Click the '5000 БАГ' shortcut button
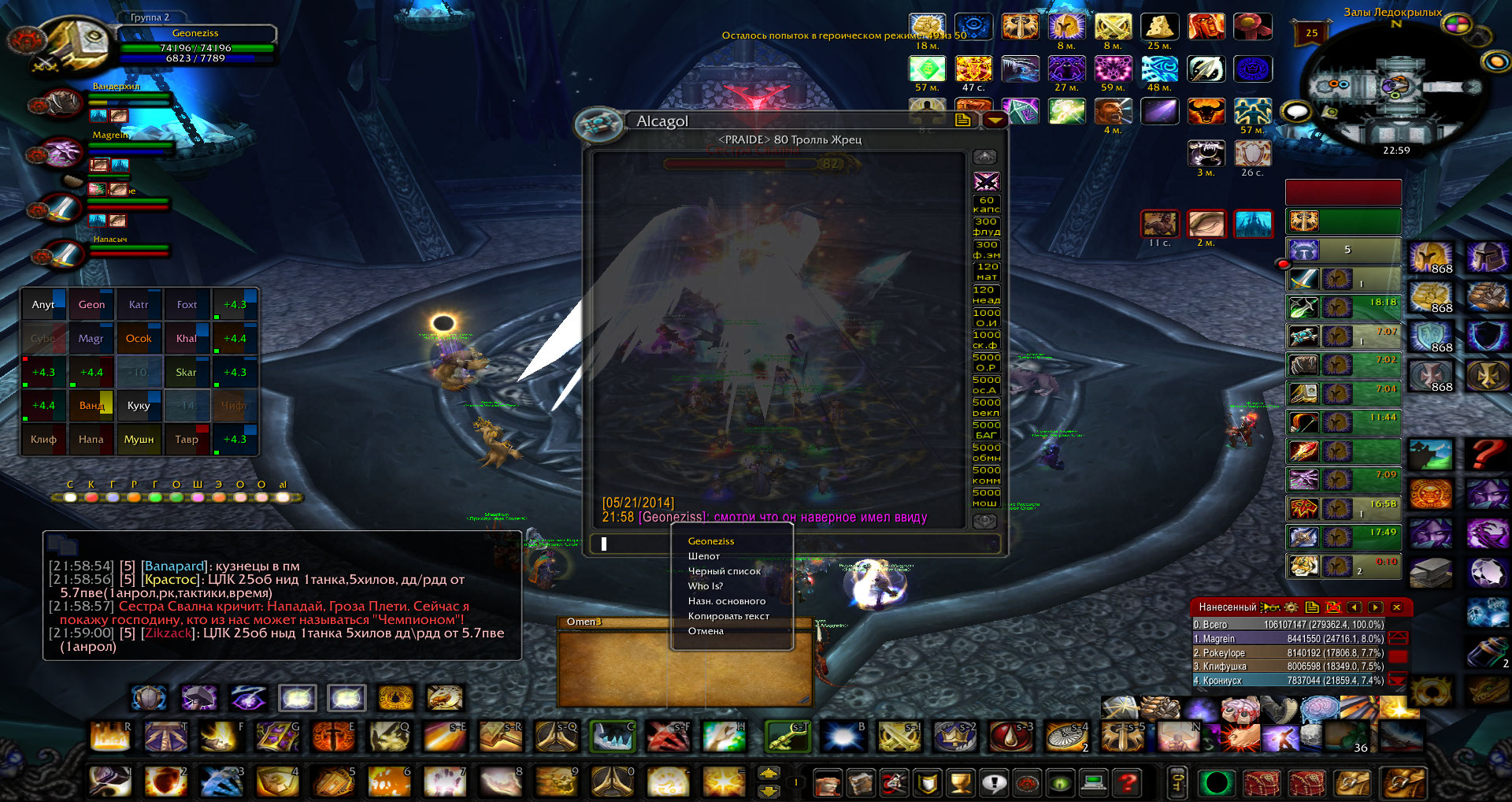Image resolution: width=1512 pixels, height=802 pixels. [x=986, y=429]
